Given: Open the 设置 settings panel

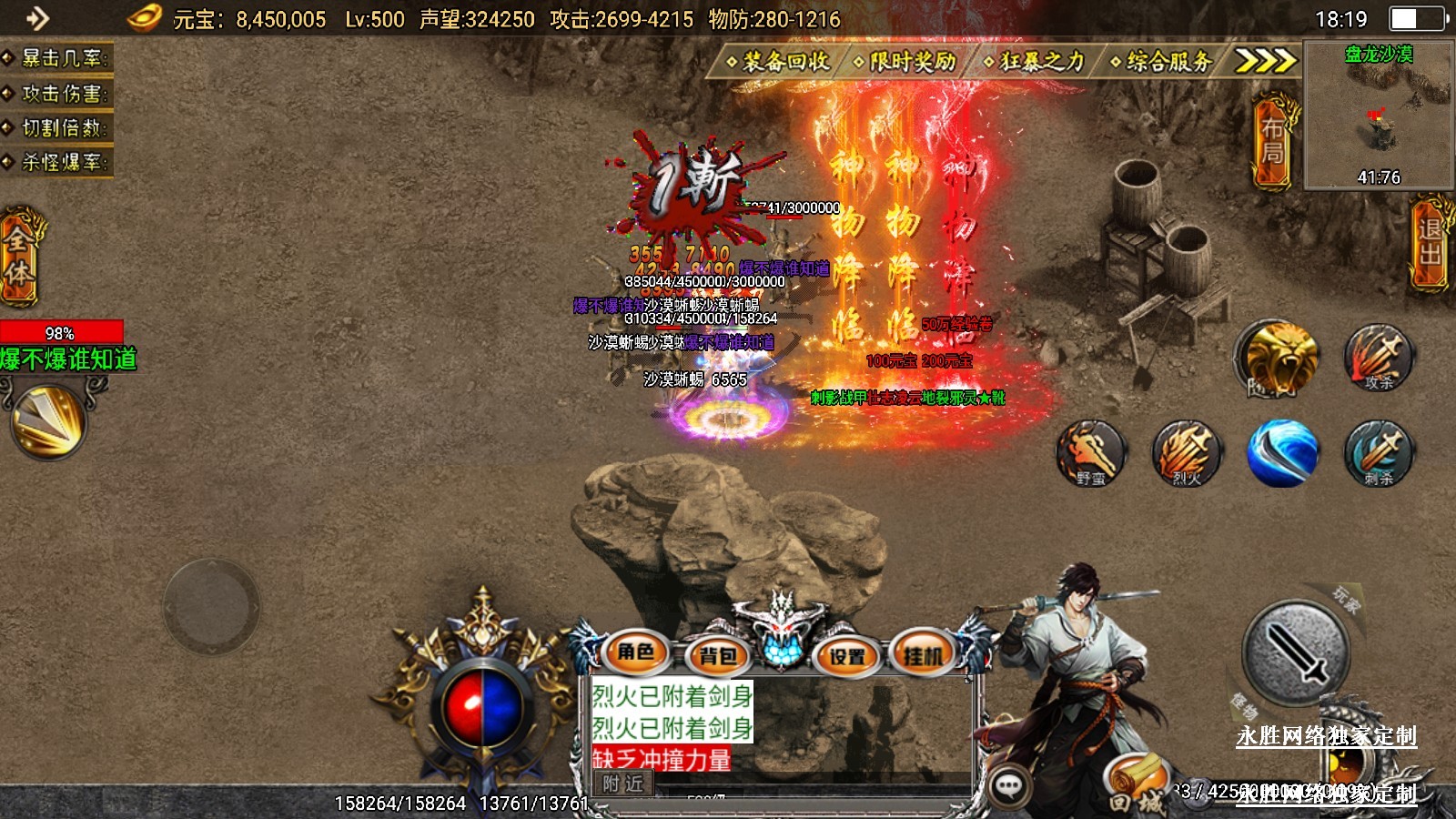Looking at the screenshot, I should pyautogui.click(x=847, y=655).
